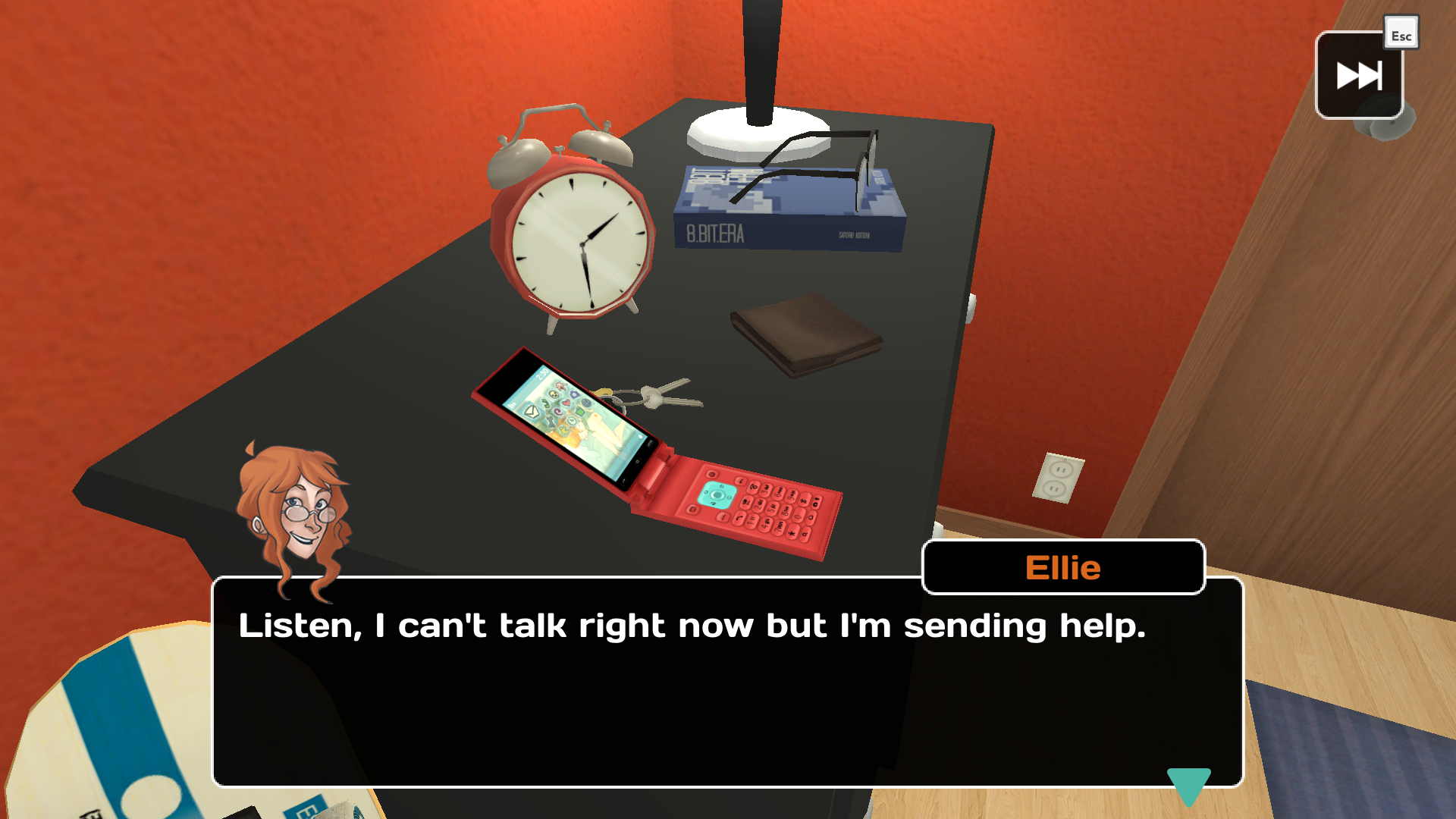1456x819 pixels.
Task: Tap the bone-shaped app icon
Action: tap(551, 422)
